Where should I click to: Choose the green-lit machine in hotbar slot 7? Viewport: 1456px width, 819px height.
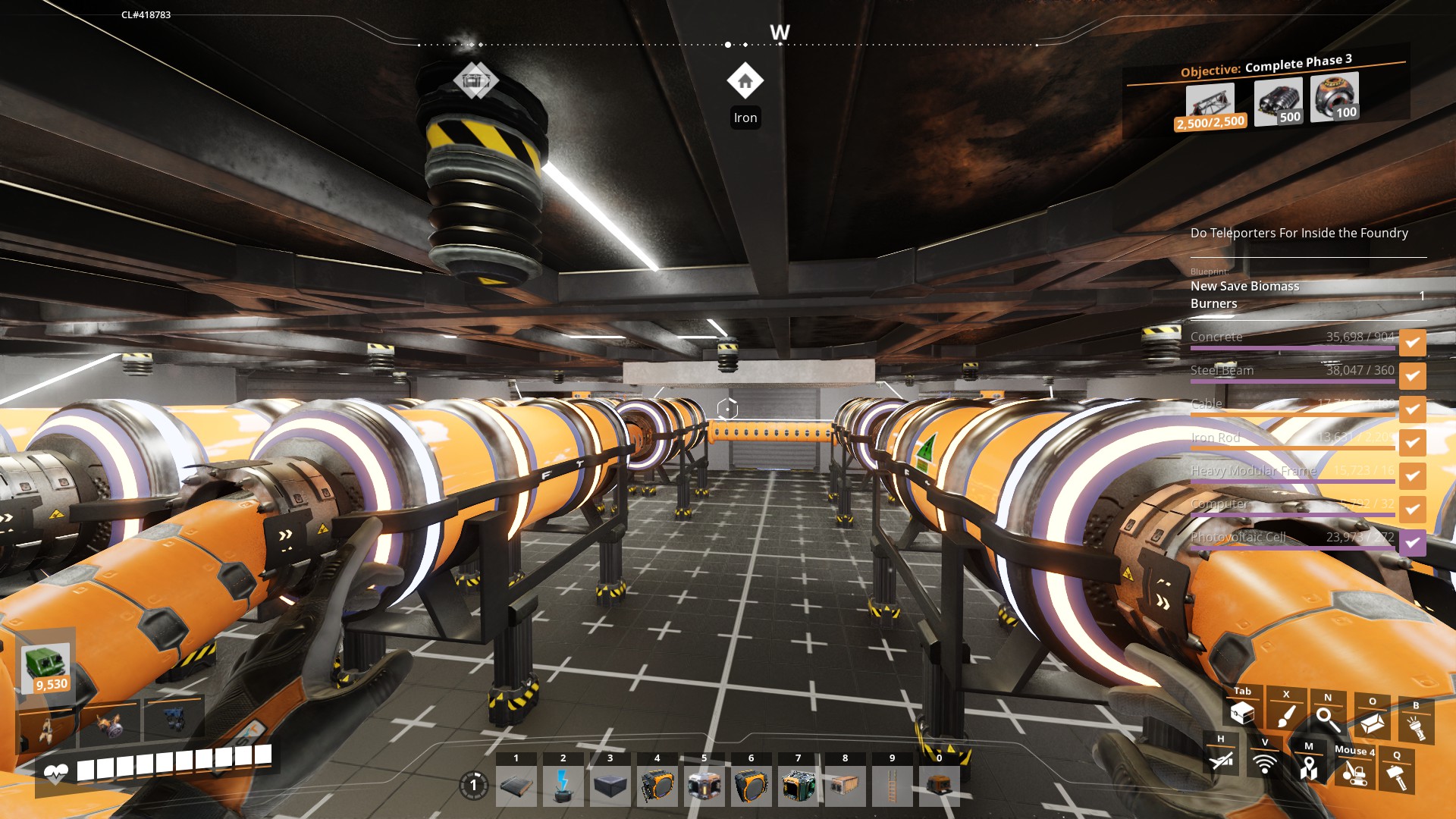coord(798,786)
